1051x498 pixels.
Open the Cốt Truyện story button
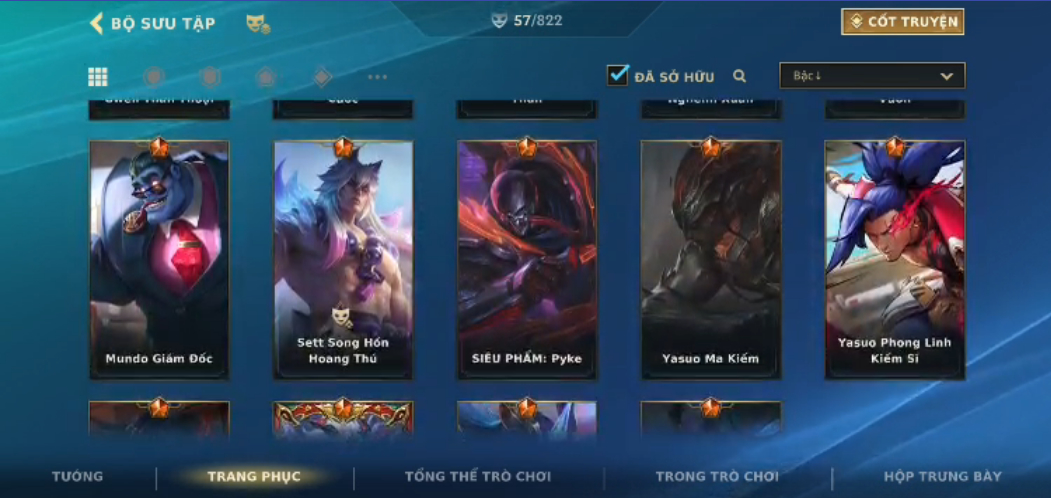click(902, 22)
